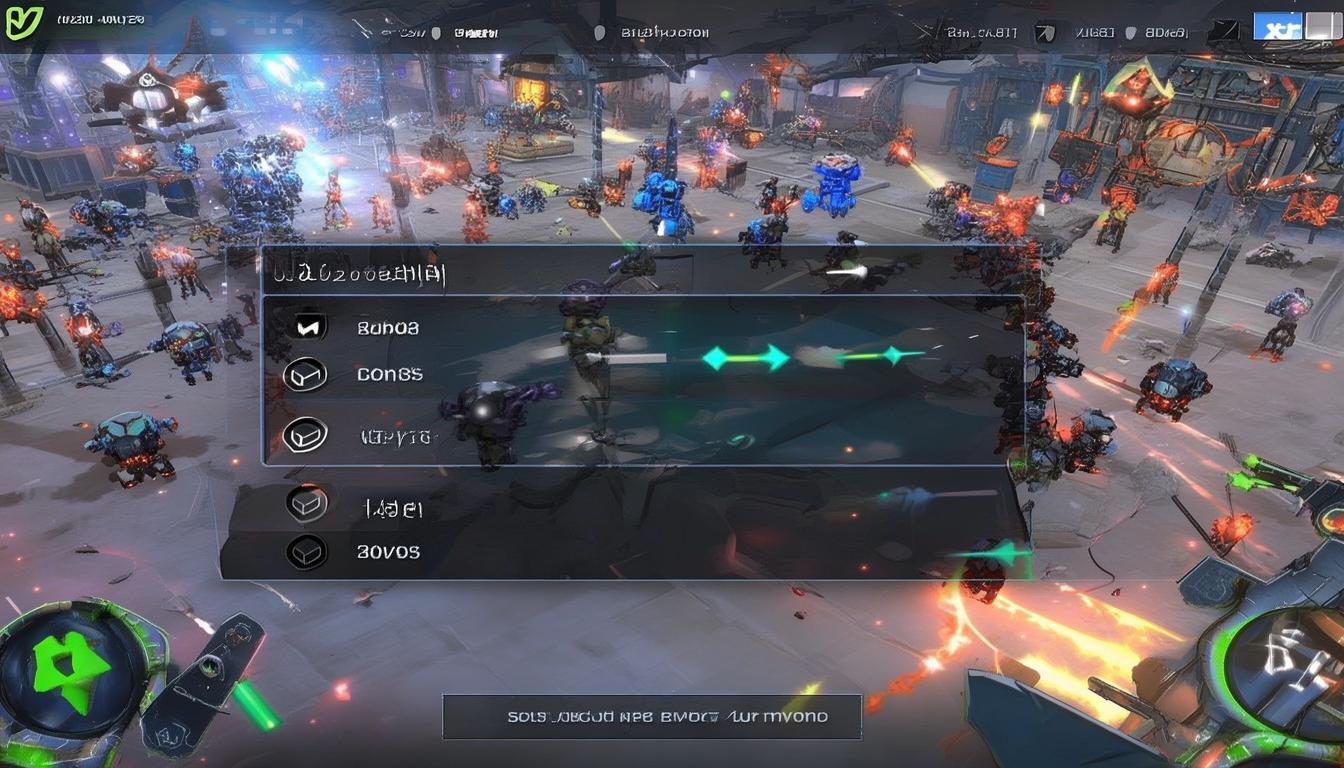
Task: Toggle the 'Buhoa' option in the panel
Action: (x=387, y=326)
